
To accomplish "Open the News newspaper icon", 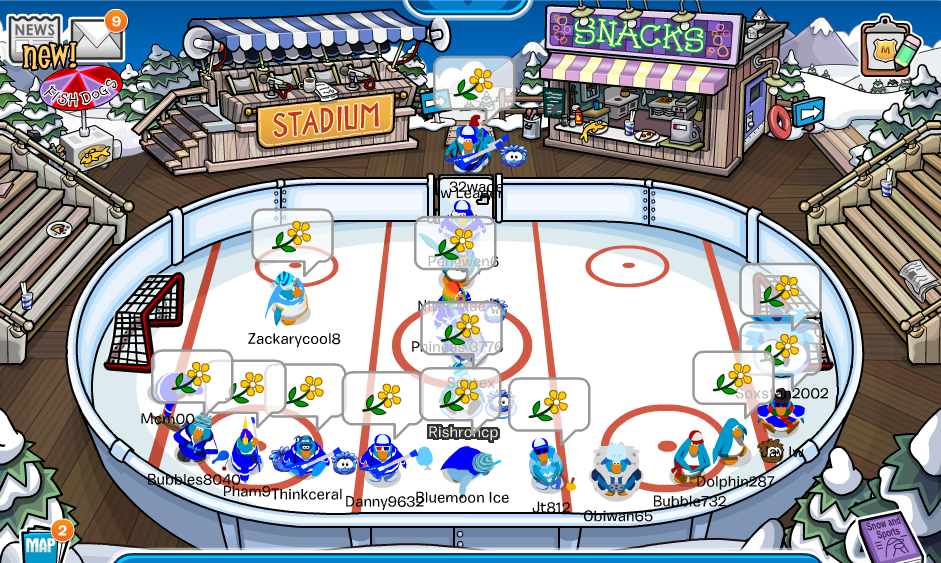I will click(x=34, y=42).
